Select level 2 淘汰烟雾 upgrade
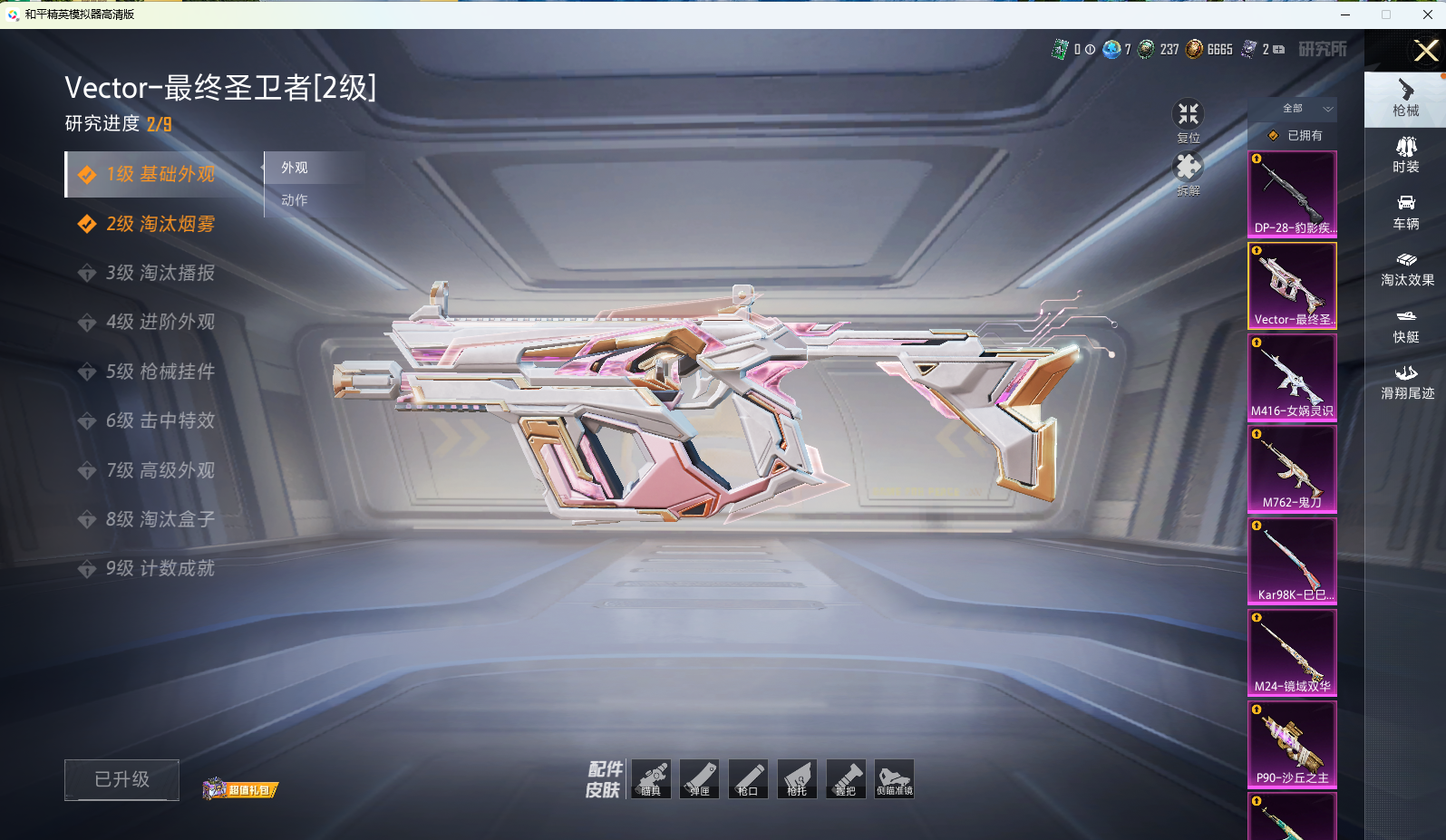 160,224
